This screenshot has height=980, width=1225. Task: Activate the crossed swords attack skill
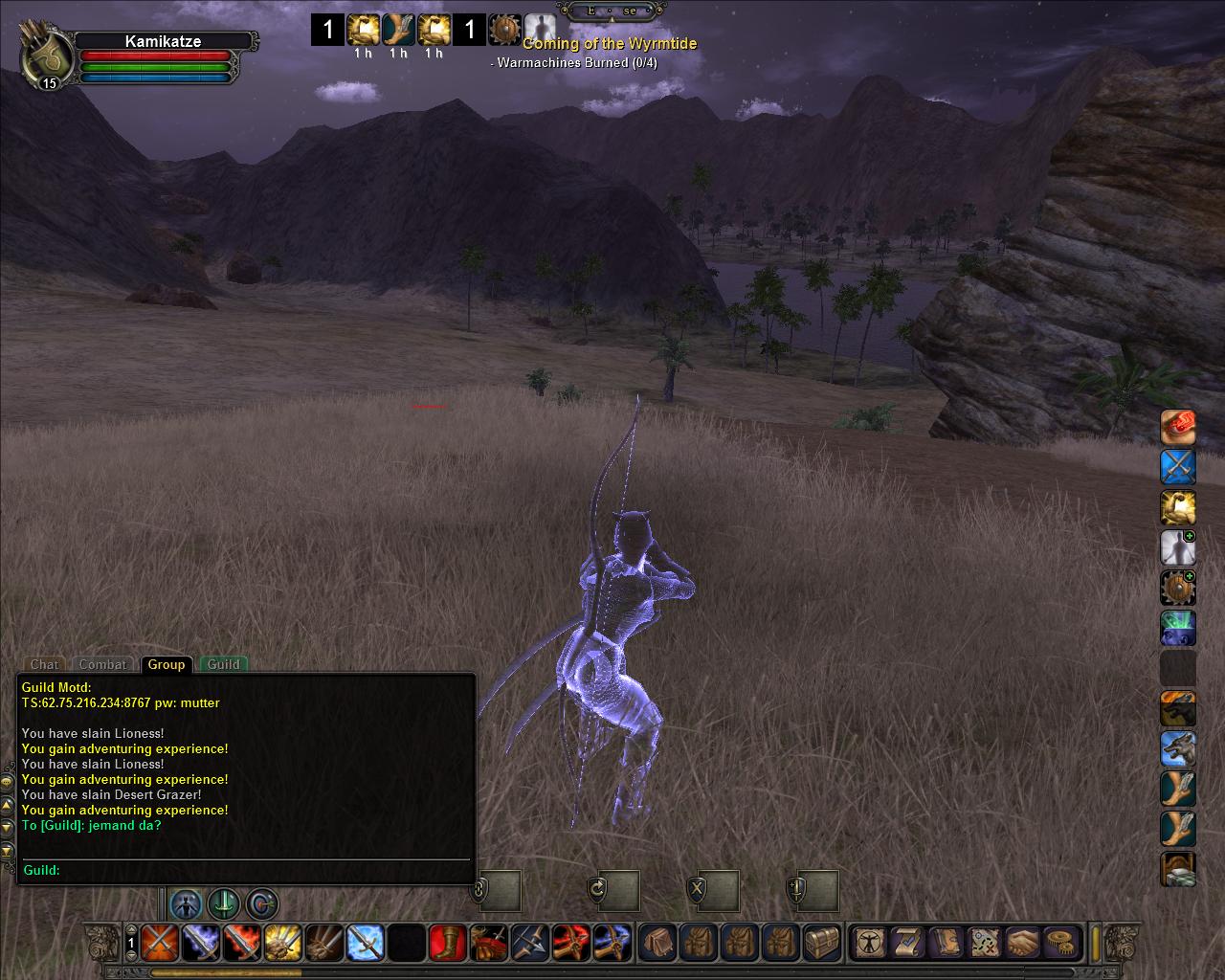pos(158,943)
